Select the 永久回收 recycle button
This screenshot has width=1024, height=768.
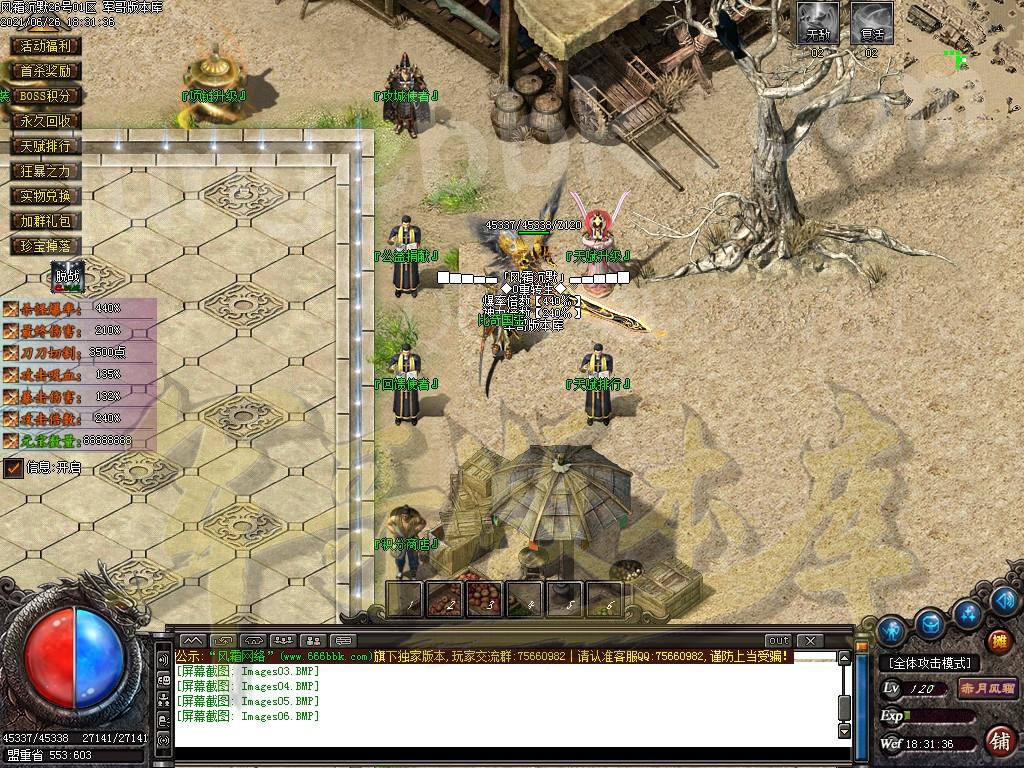pyautogui.click(x=45, y=121)
